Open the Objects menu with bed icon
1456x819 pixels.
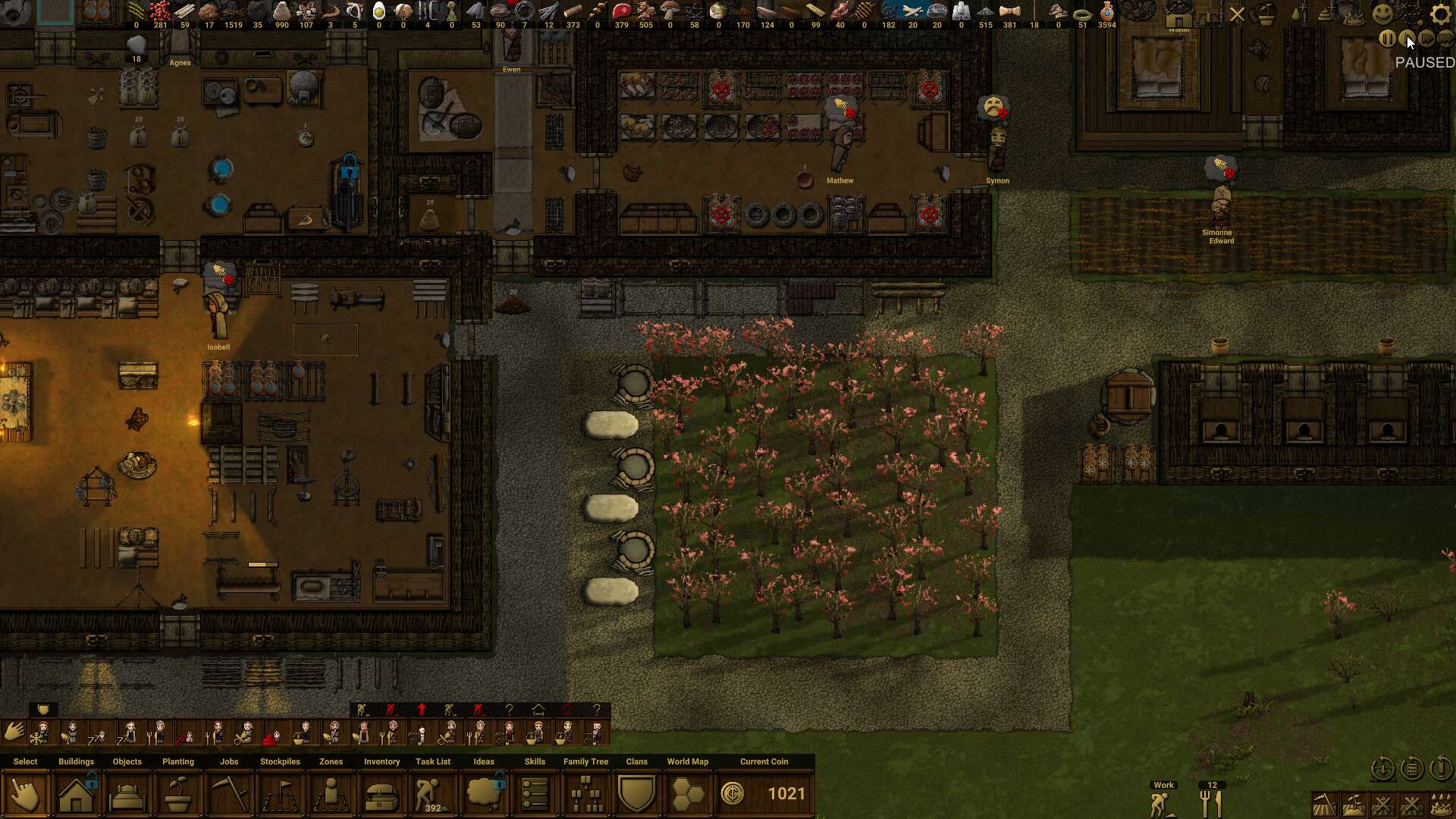127,794
